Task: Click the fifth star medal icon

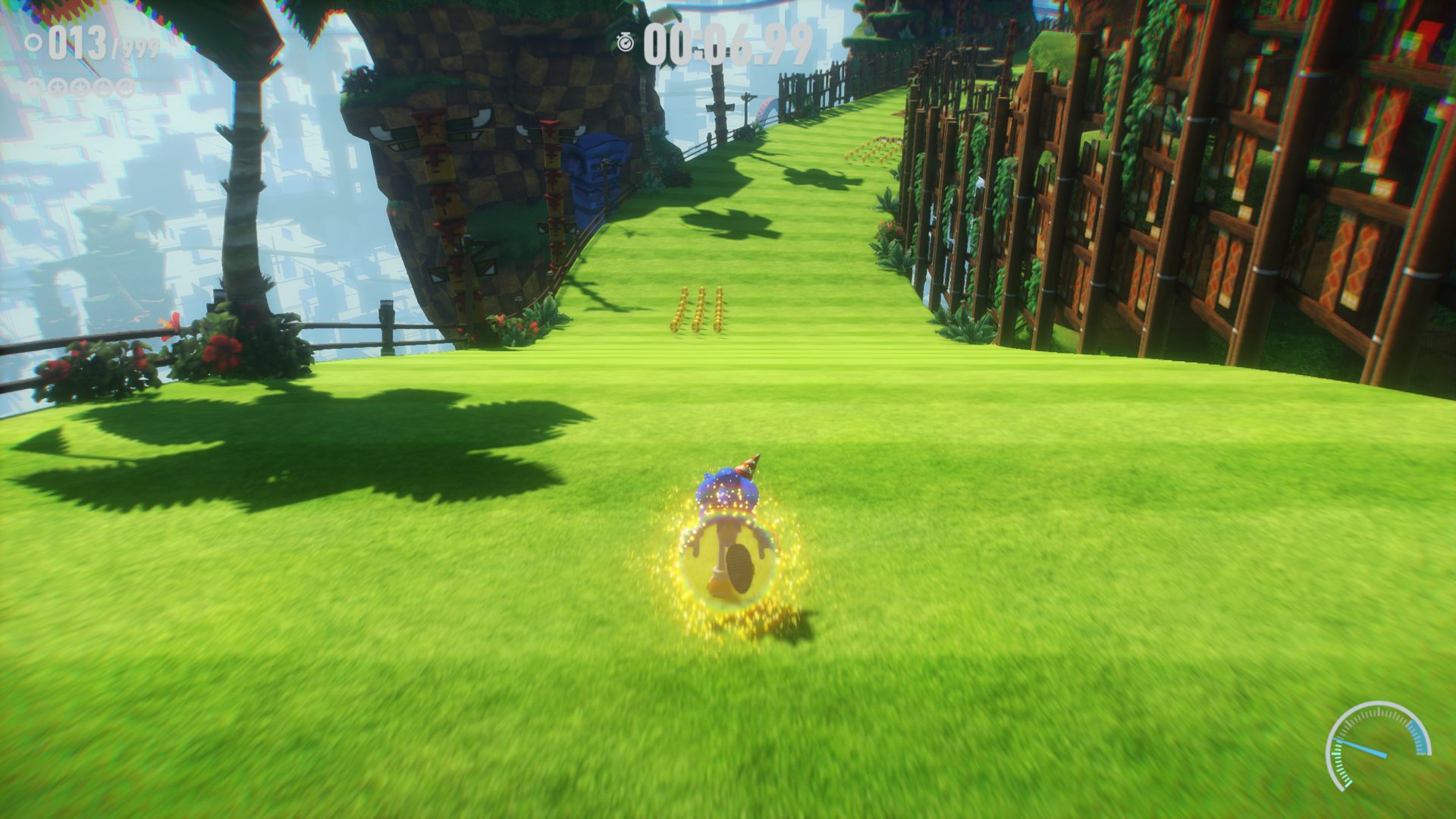Action: click(x=127, y=86)
